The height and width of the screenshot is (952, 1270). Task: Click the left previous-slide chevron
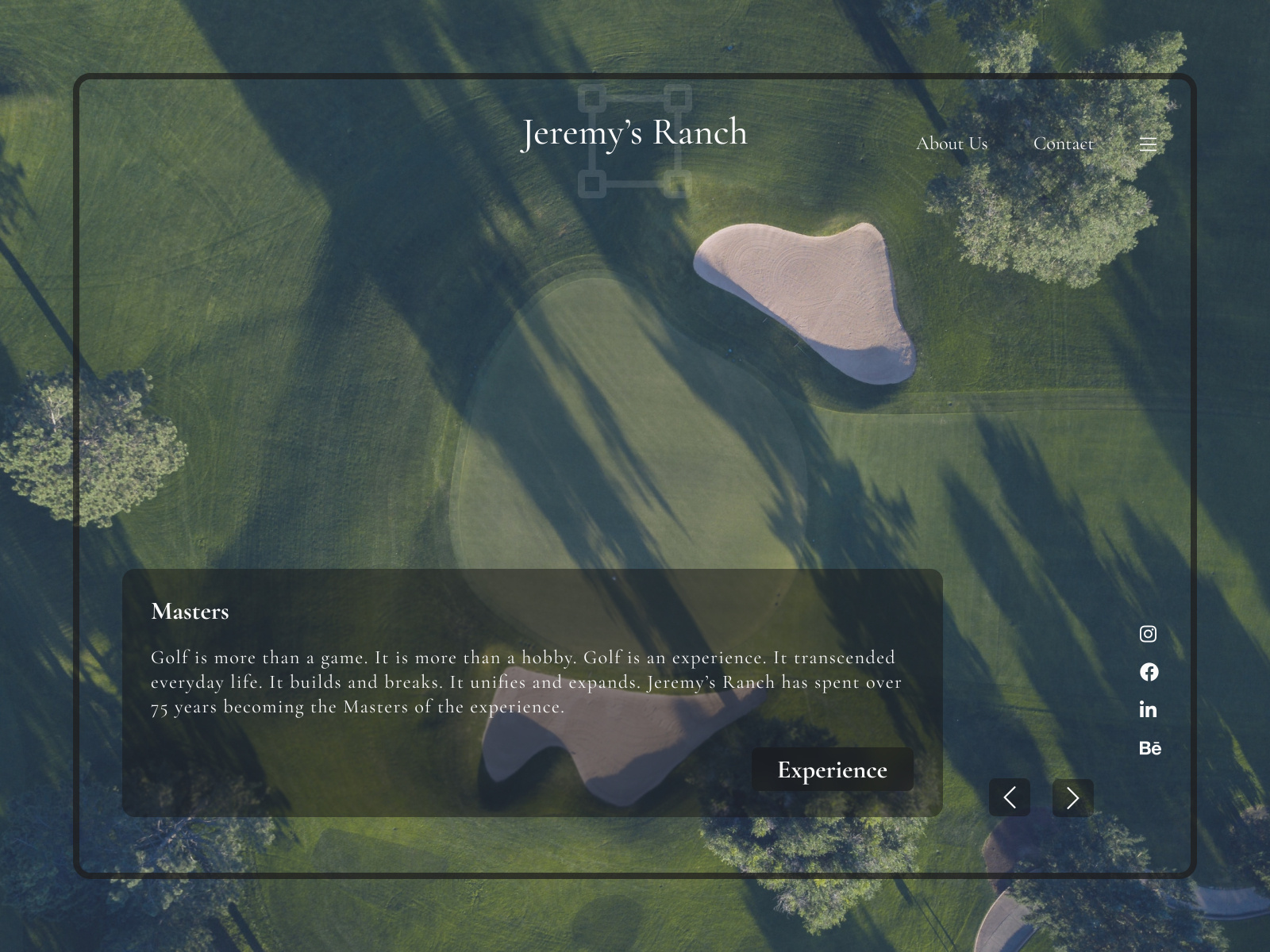tap(1009, 797)
